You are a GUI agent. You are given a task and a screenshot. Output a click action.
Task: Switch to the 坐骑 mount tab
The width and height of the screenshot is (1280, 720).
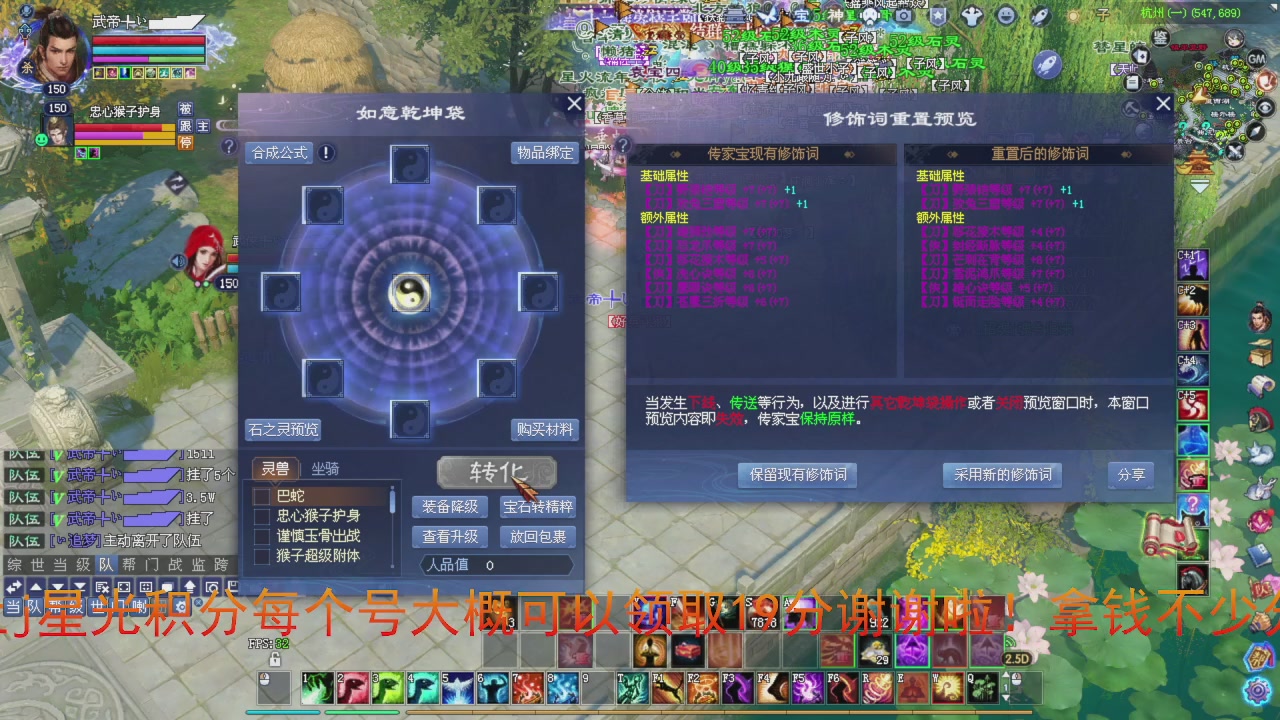click(x=324, y=468)
